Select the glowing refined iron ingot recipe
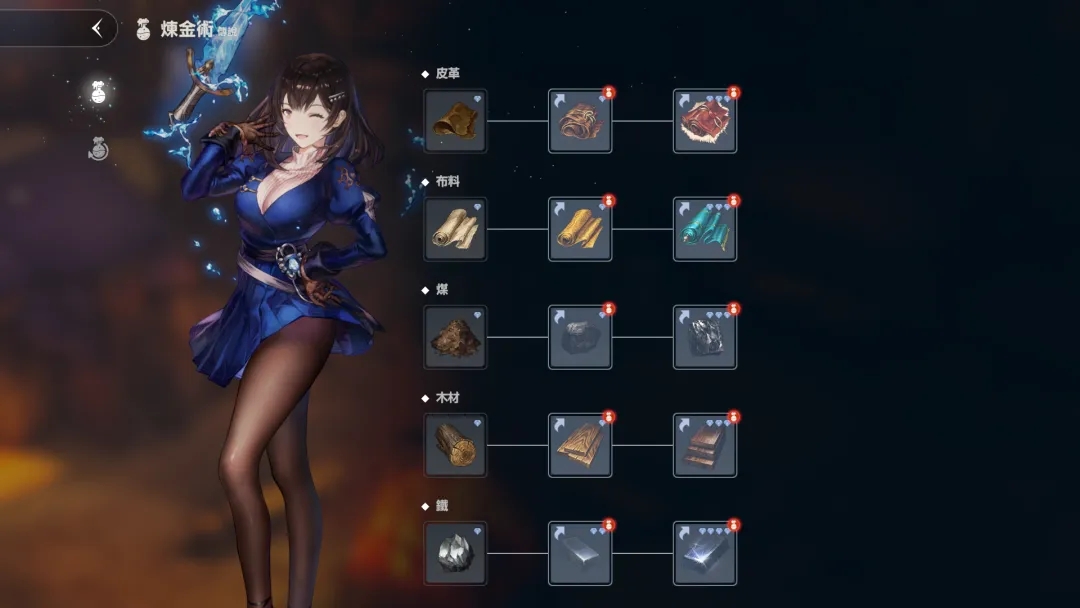The width and height of the screenshot is (1080, 608). 705,553
